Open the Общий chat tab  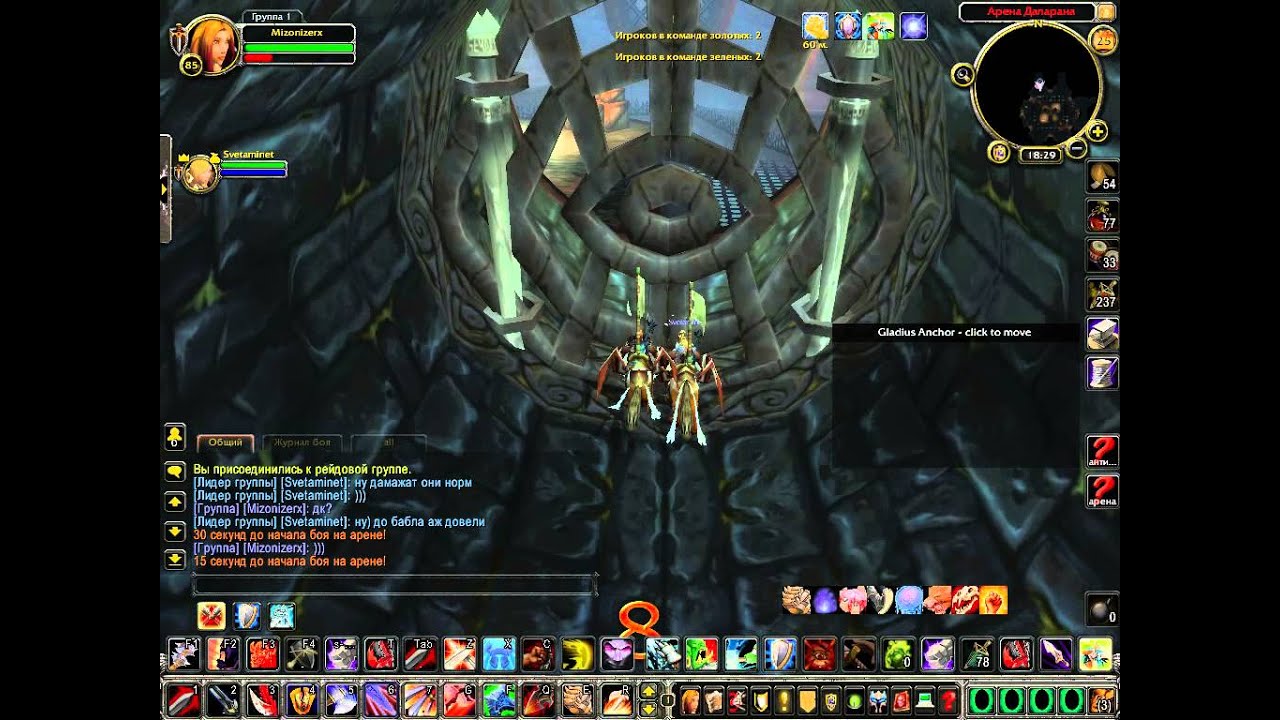[x=225, y=442]
